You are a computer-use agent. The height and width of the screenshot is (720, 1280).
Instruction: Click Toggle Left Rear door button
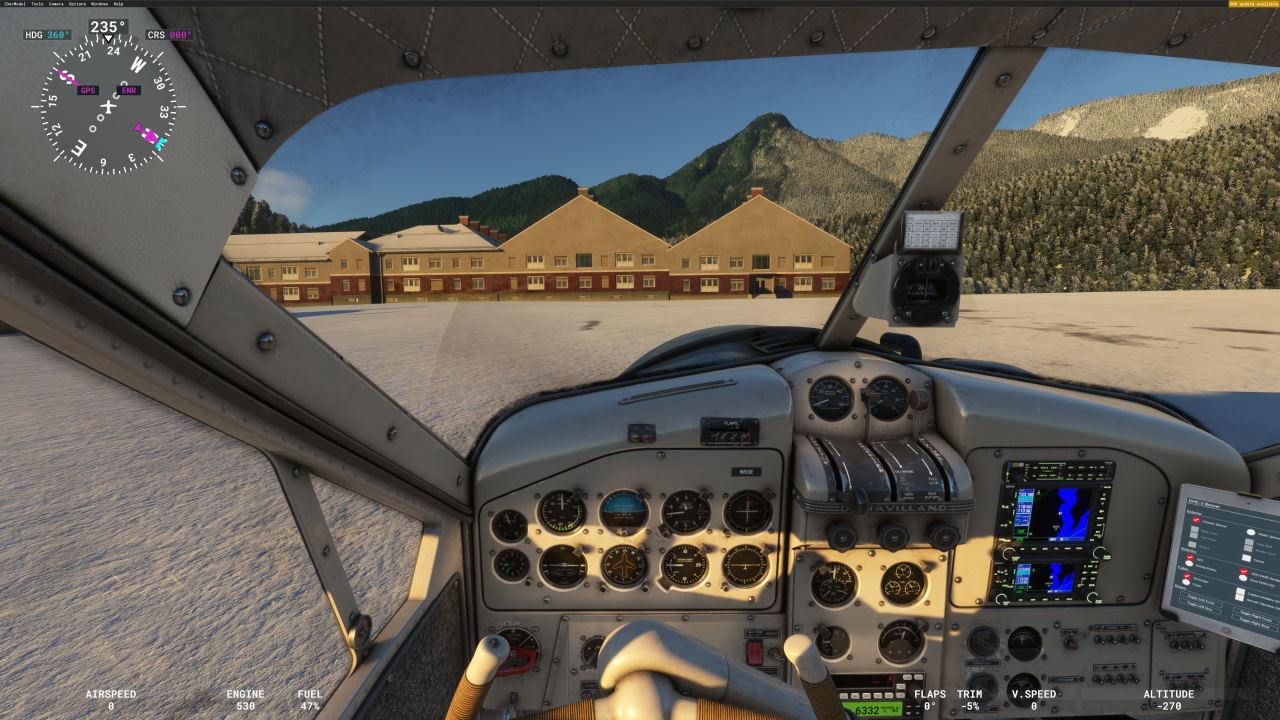1199,609
